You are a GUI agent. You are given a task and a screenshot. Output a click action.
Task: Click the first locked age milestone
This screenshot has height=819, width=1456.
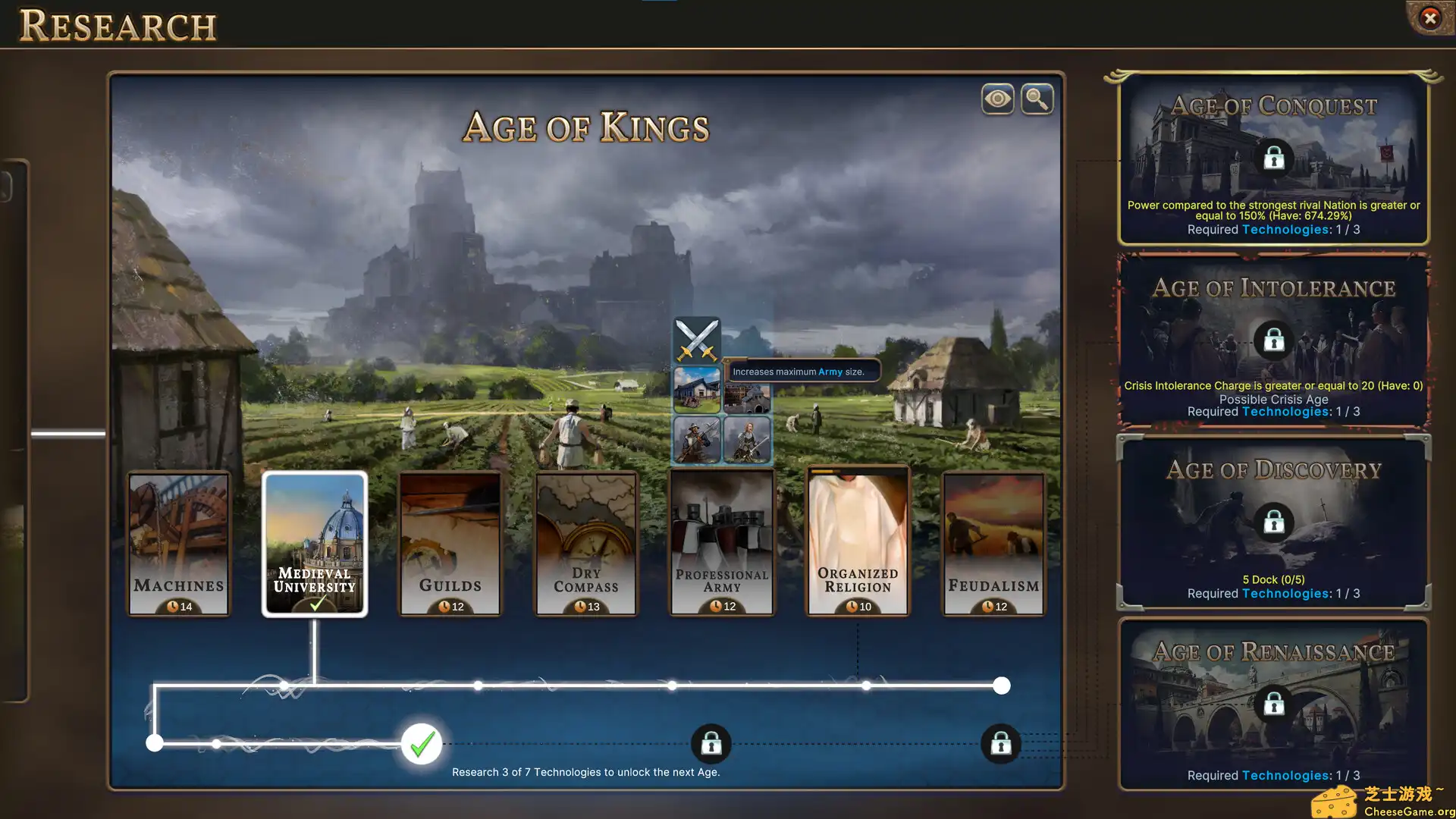[x=711, y=744]
